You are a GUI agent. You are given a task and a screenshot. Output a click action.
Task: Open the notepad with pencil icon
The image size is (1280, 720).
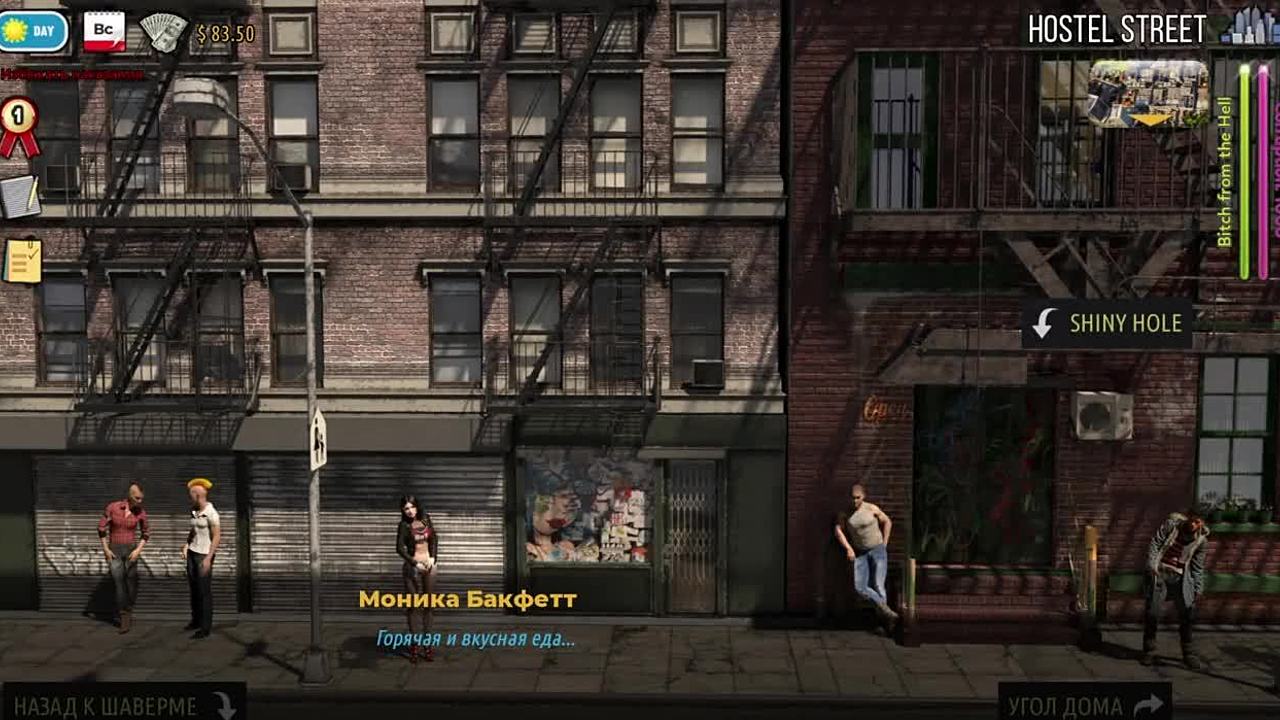19,197
